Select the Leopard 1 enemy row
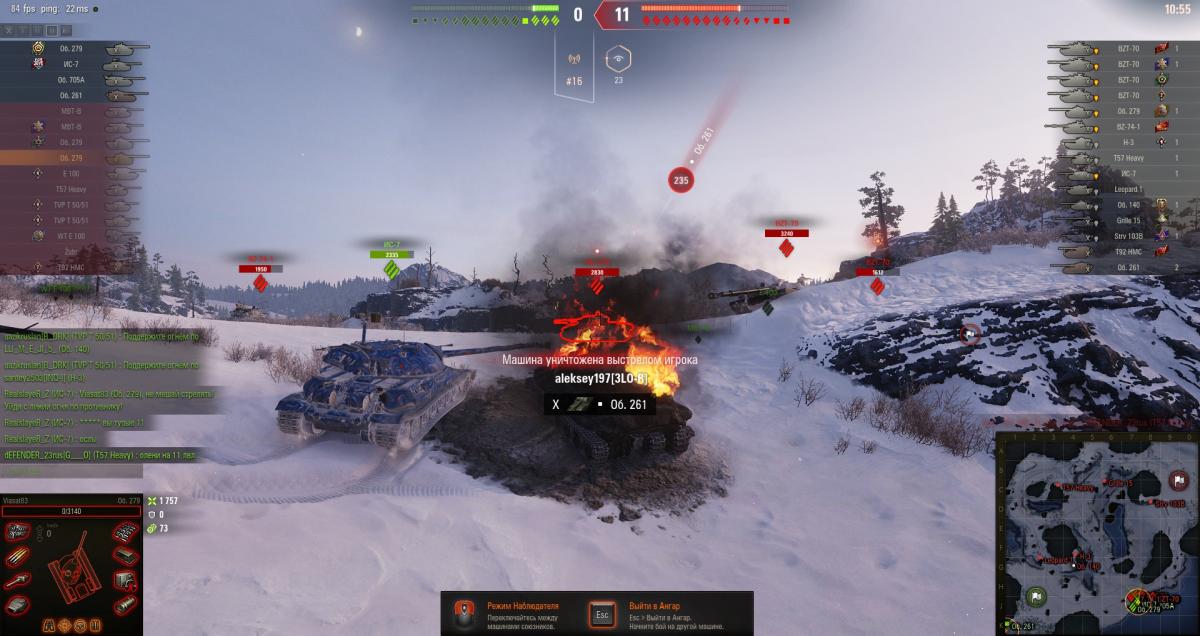 point(1125,189)
